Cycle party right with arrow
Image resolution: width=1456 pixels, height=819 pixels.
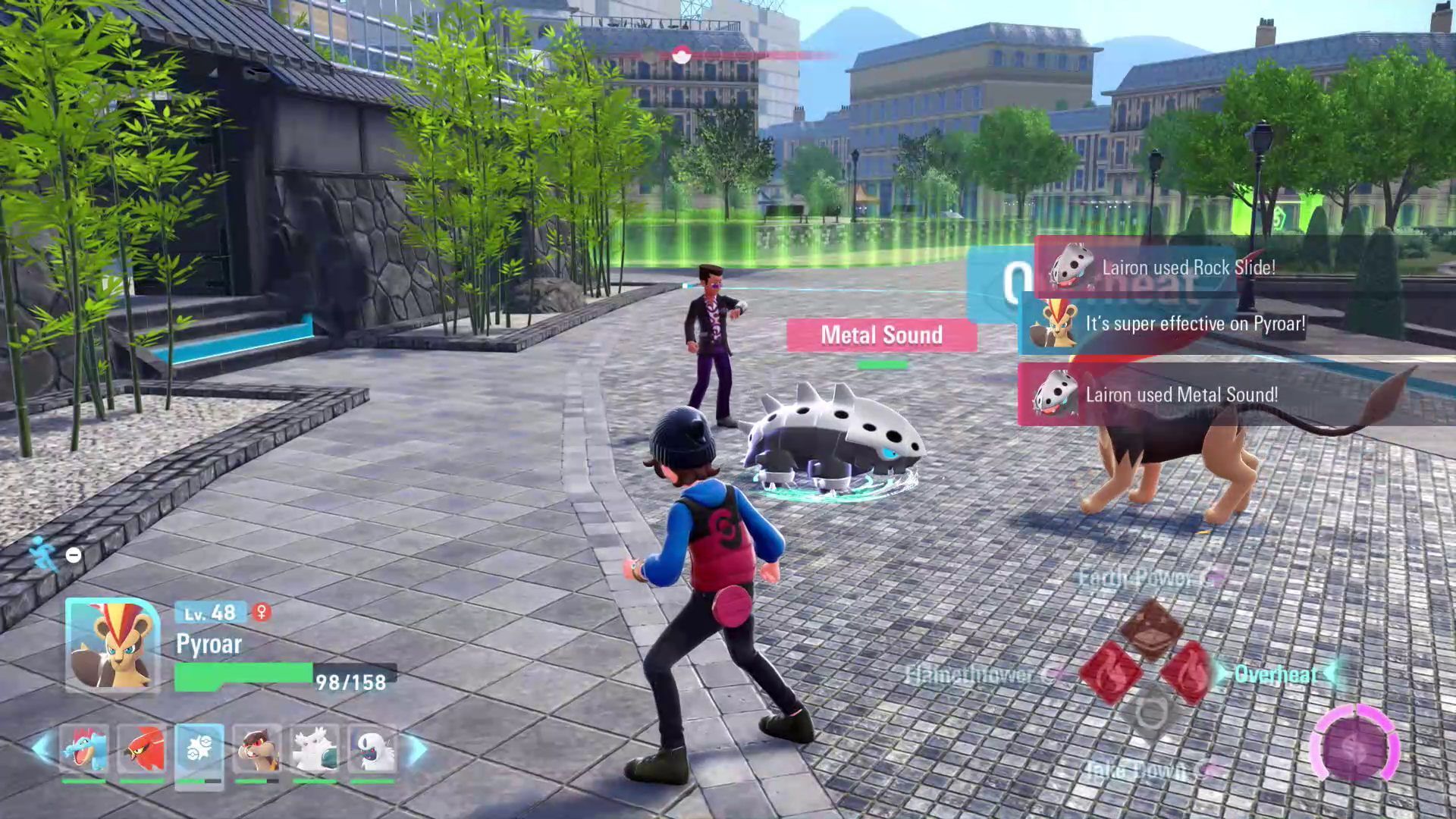417,749
